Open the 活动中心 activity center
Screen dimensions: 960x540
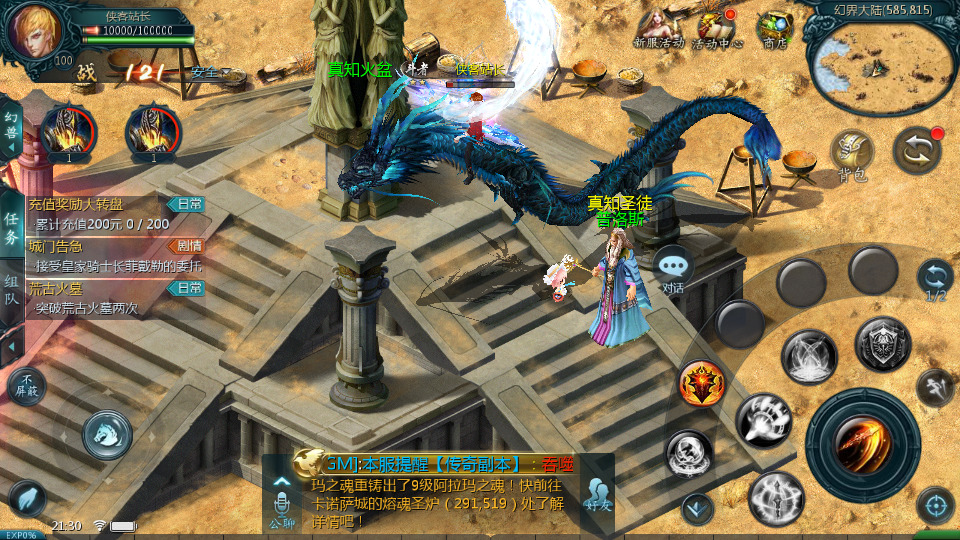716,28
